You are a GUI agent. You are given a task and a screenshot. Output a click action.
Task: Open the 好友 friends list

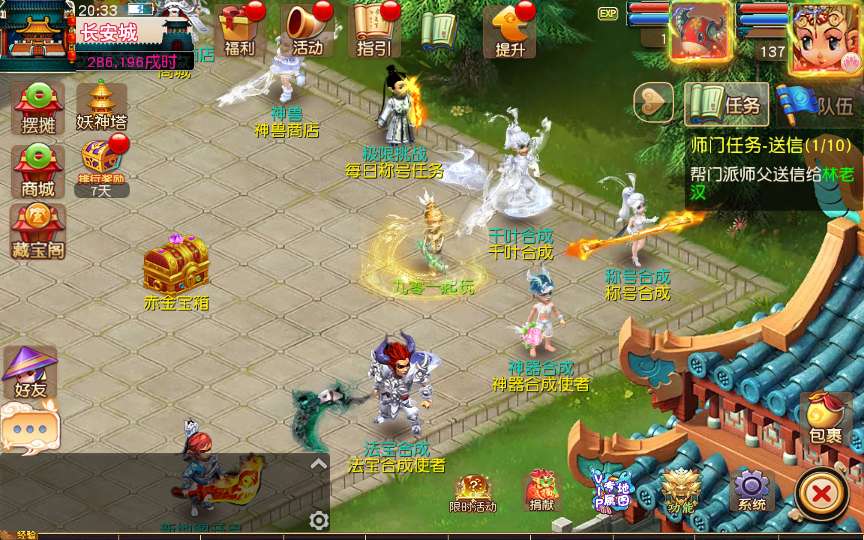click(28, 372)
